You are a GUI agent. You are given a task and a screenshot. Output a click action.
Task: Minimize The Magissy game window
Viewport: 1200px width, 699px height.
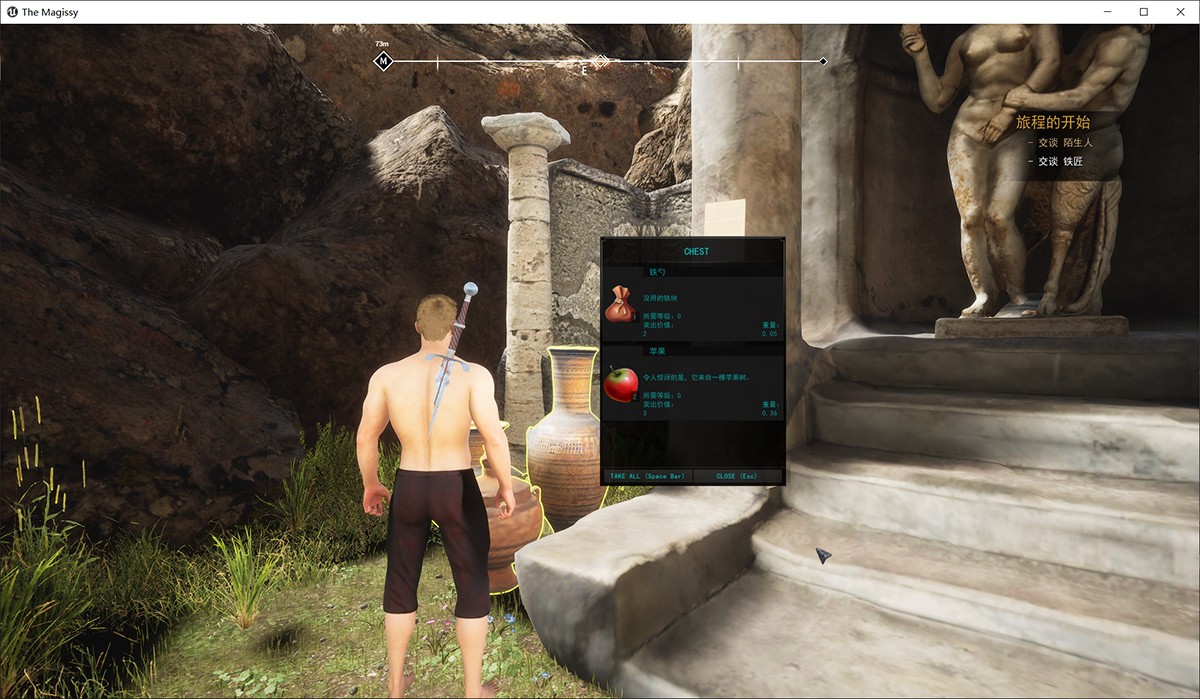point(1107,12)
